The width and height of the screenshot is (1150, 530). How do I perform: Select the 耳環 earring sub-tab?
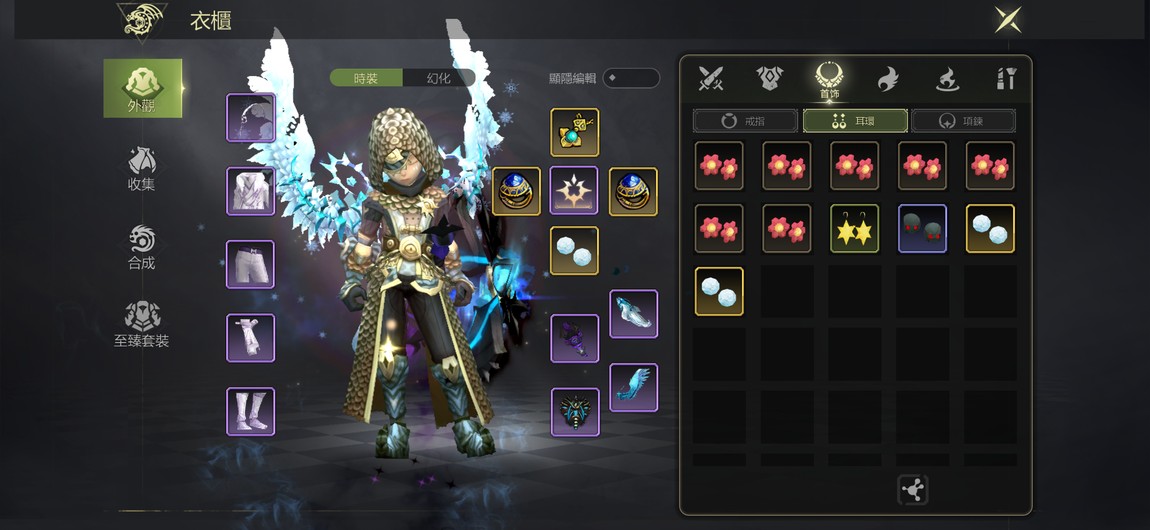(855, 121)
